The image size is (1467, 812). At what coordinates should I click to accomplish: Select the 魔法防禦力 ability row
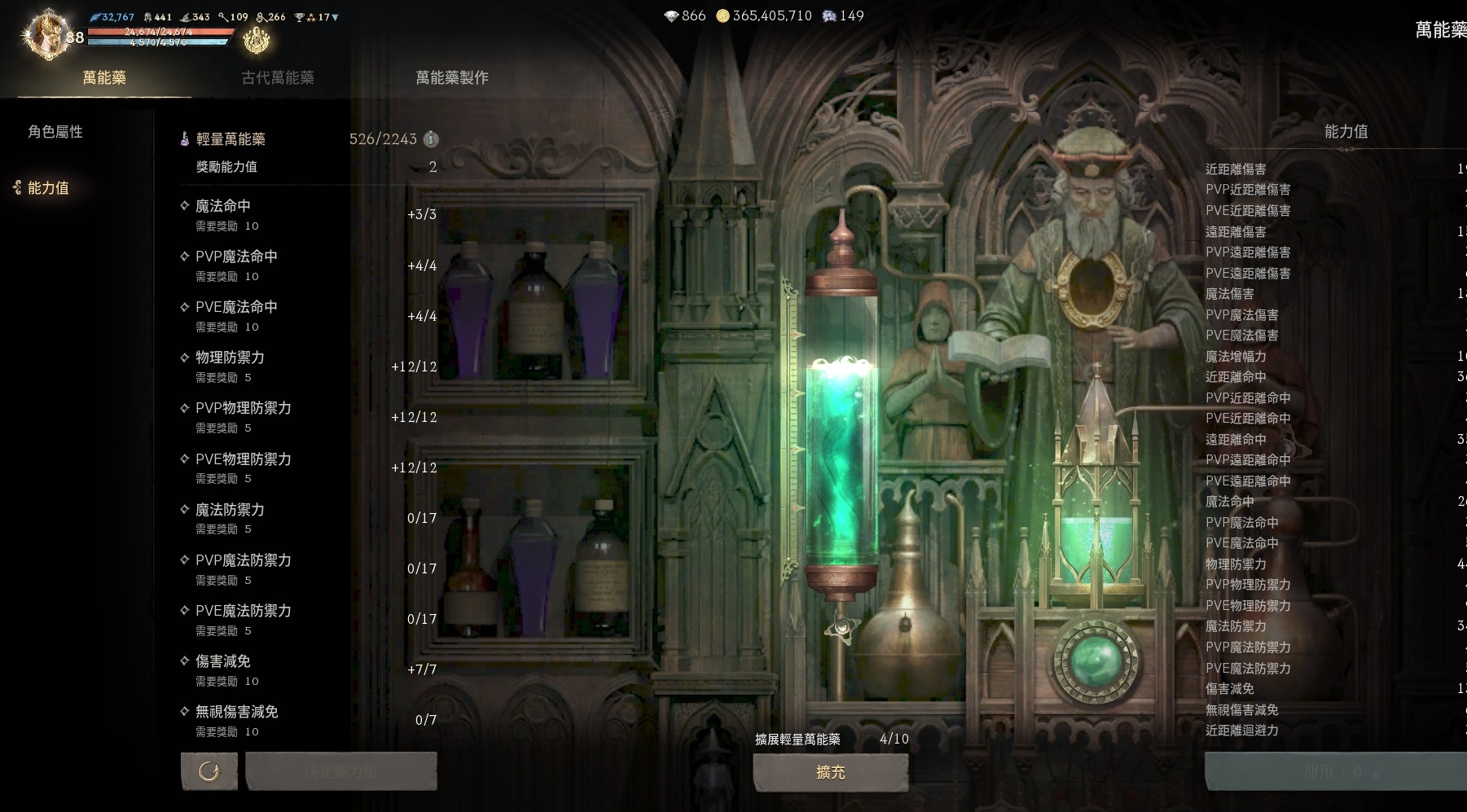click(308, 518)
